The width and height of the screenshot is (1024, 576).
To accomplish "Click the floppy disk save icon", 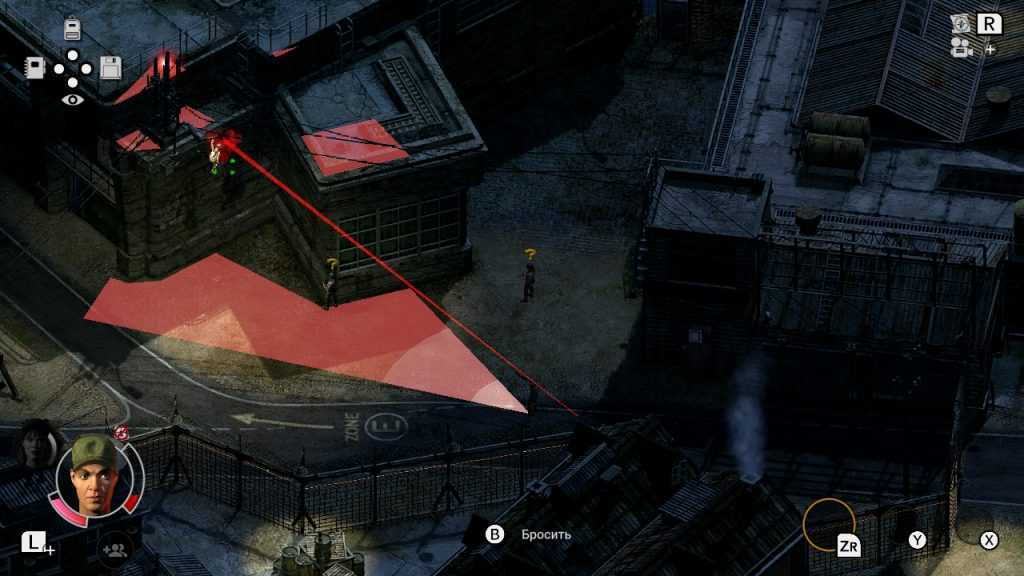I will pyautogui.click(x=110, y=68).
